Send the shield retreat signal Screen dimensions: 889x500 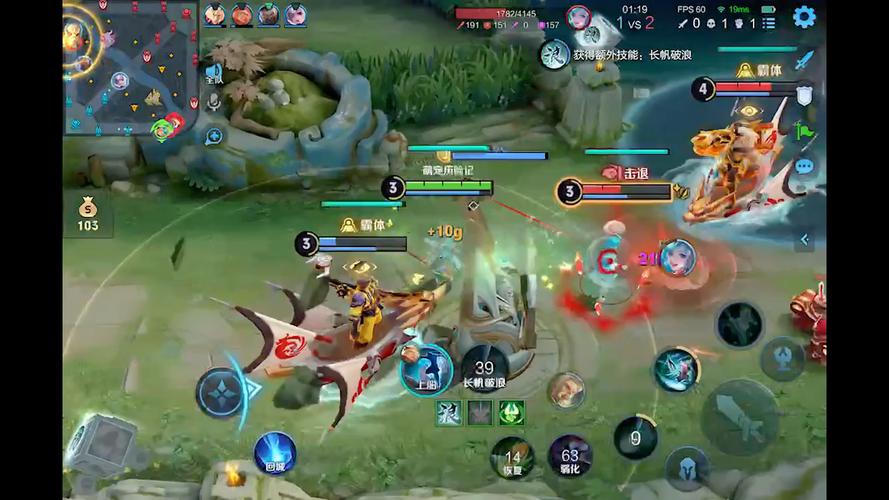point(804,95)
